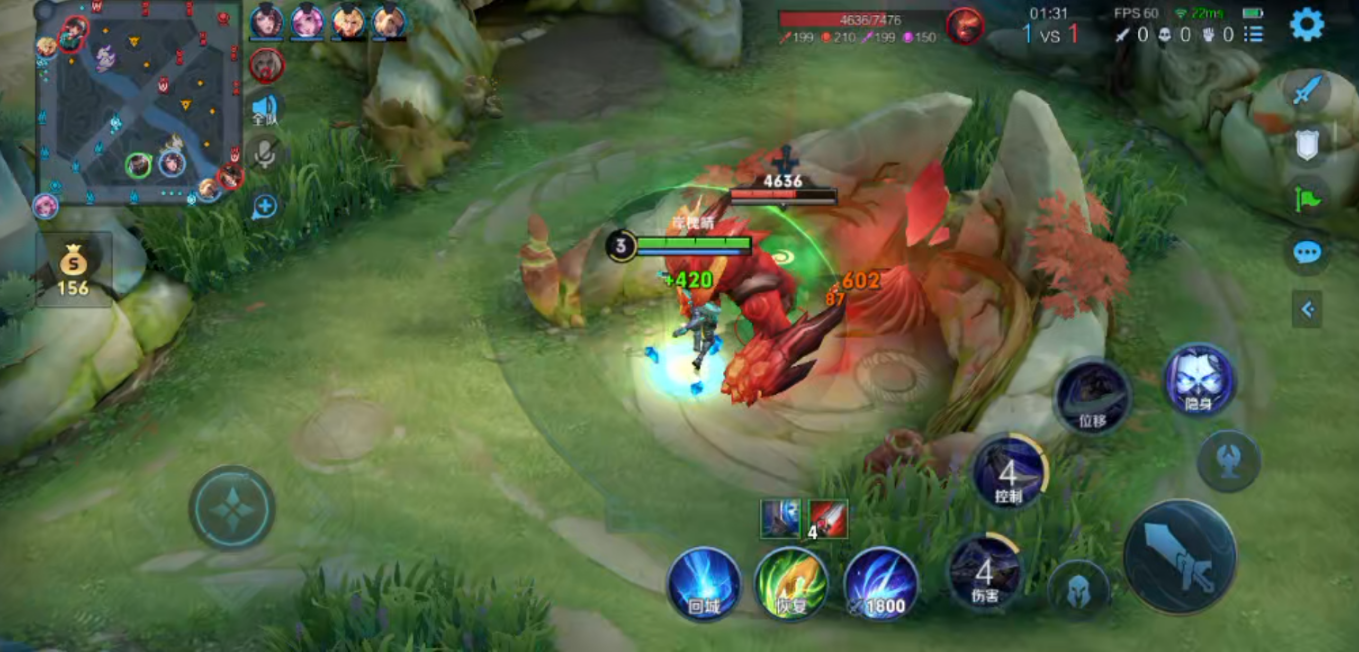Use the 位移 dash skill
1359x652 pixels.
click(x=1092, y=396)
